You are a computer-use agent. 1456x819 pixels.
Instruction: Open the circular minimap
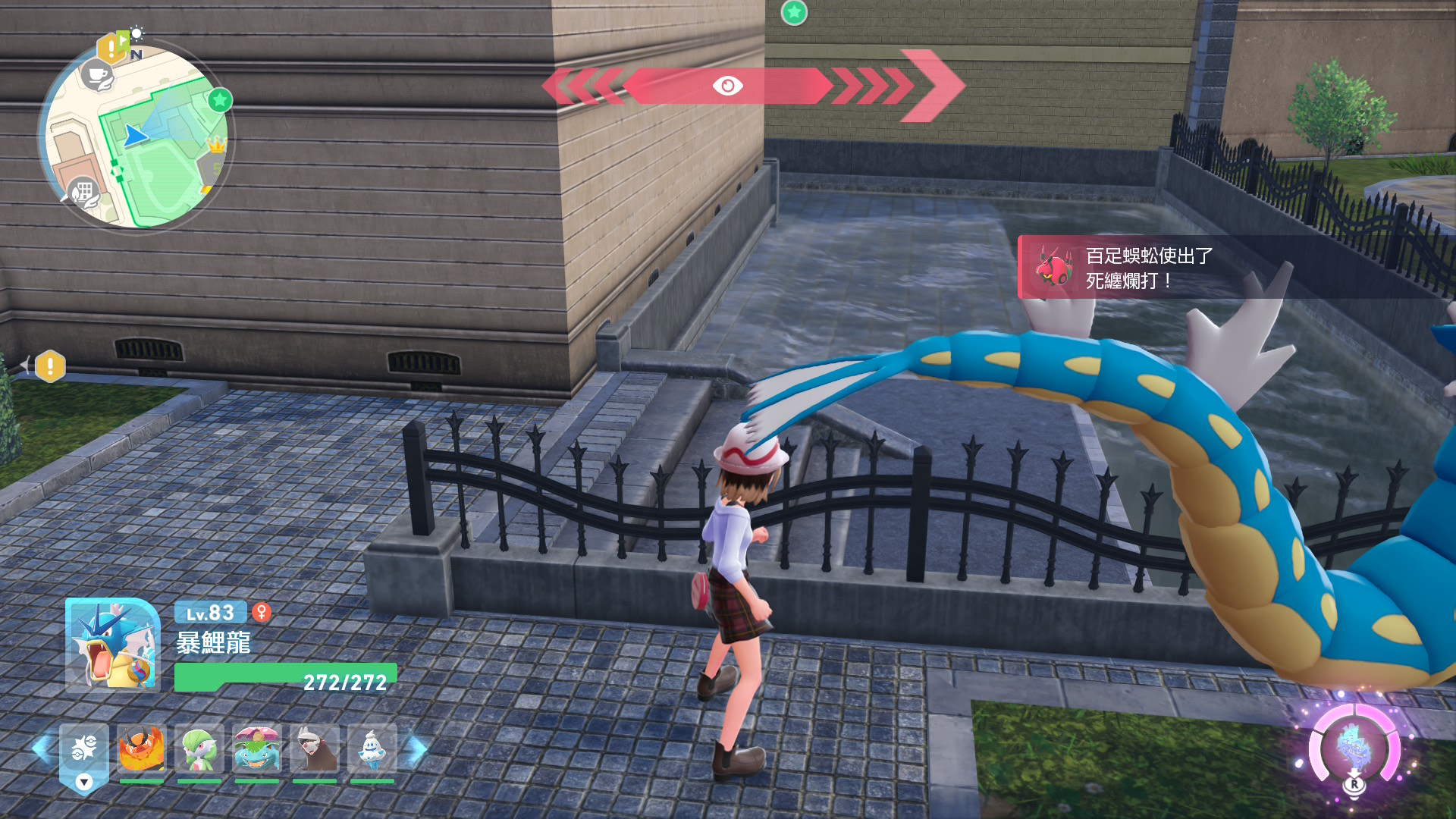pos(136,136)
